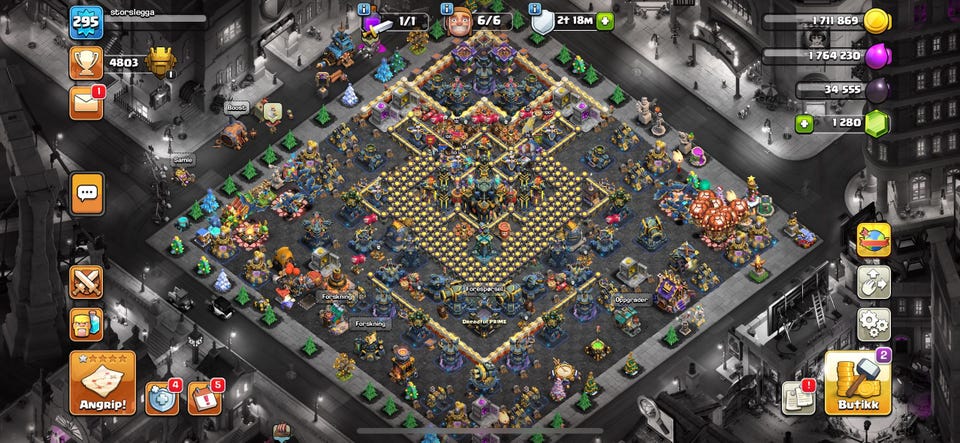
Task: Open the settings gears button
Action: [874, 324]
